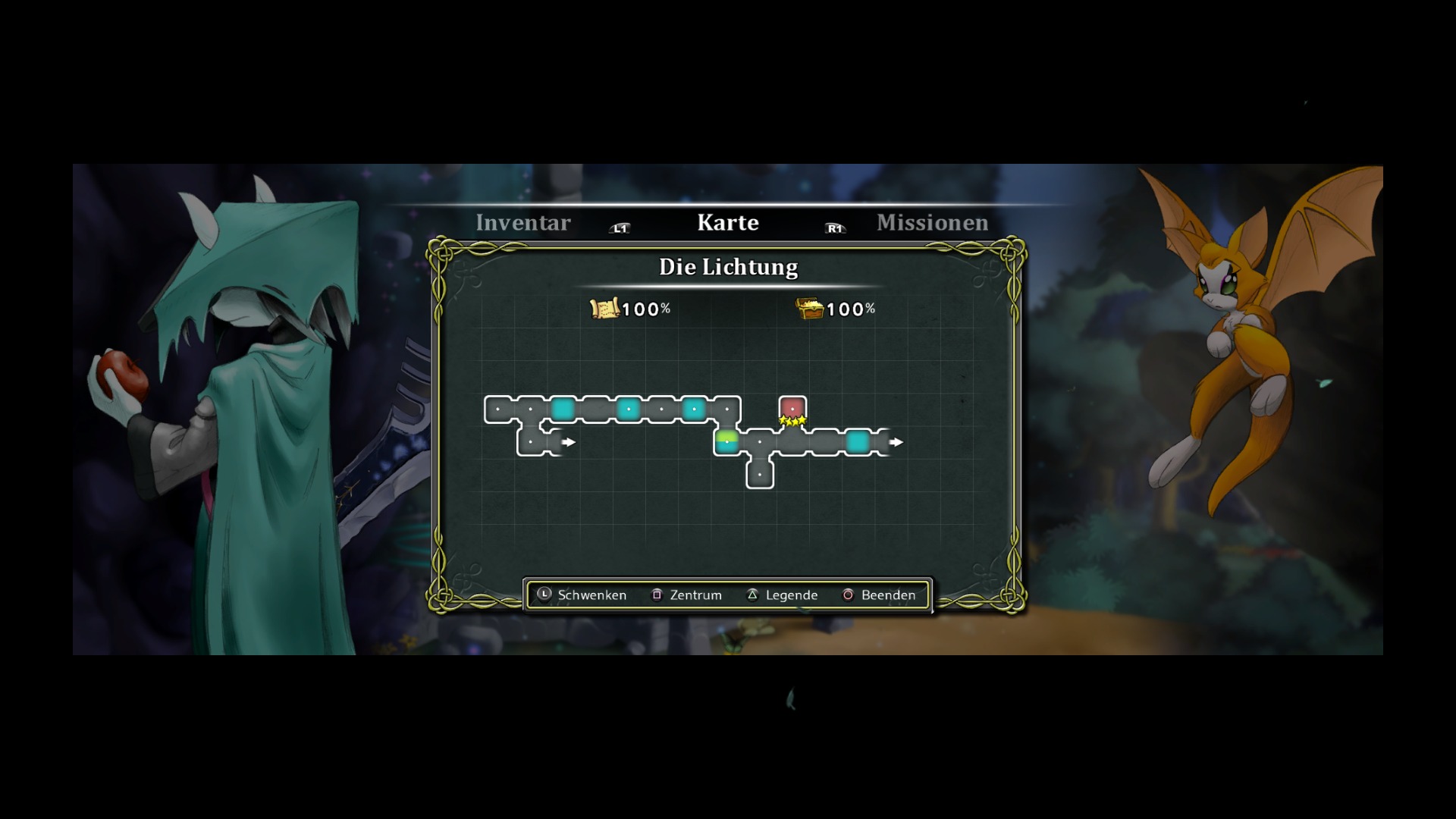The height and width of the screenshot is (819, 1456).
Task: Open the bottom T-junction room on the map
Action: tap(760, 474)
